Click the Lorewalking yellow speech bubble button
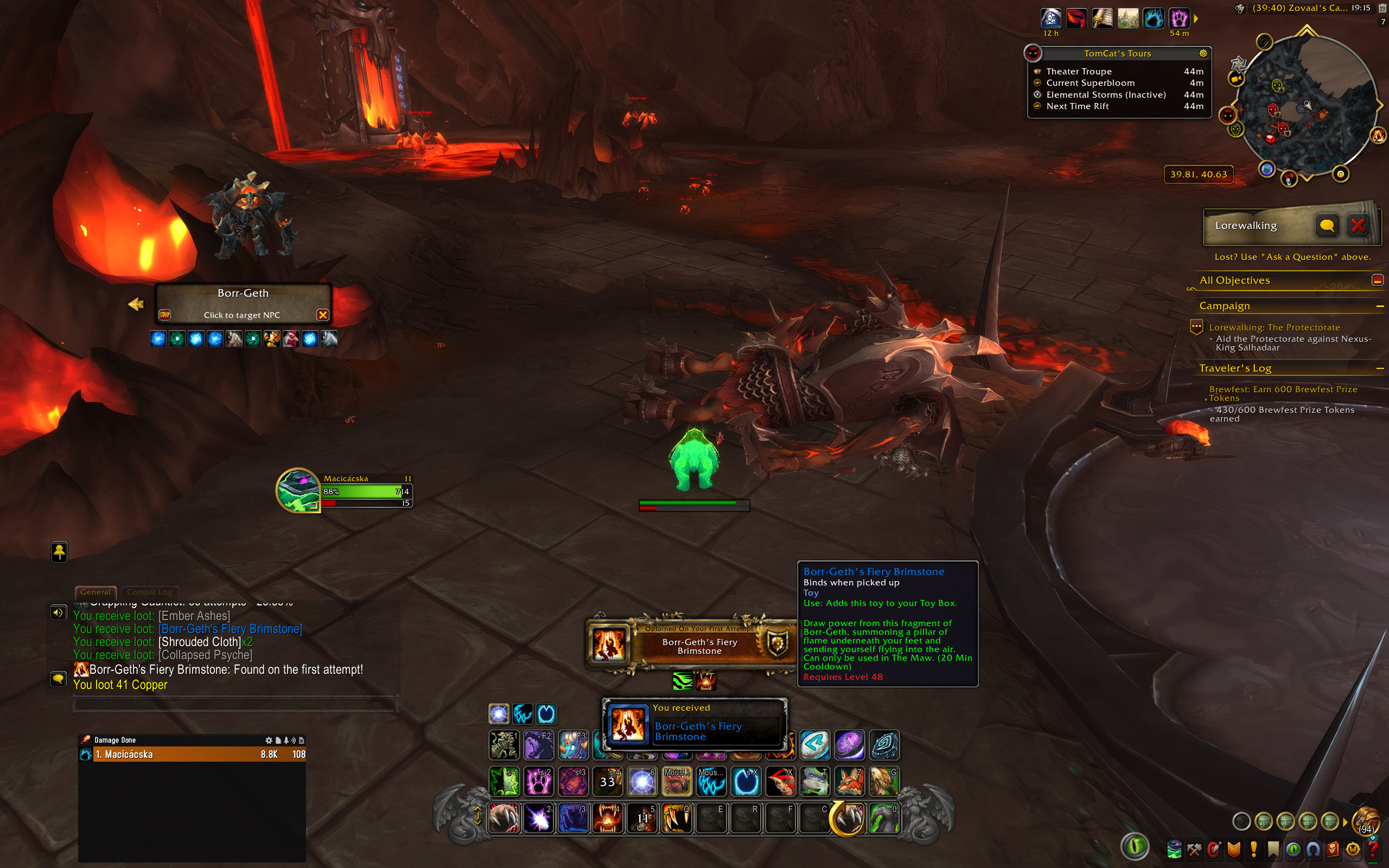 tap(1327, 226)
